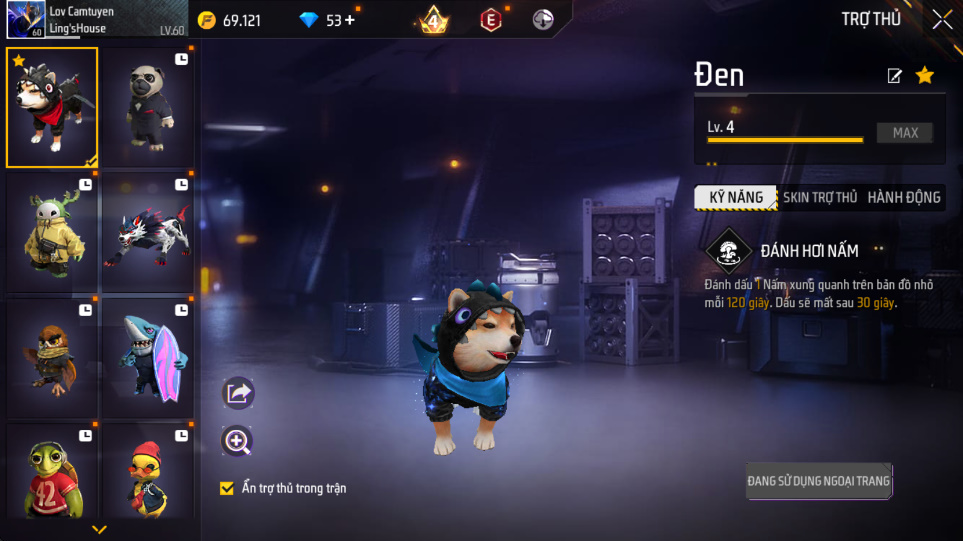
Task: Click the ĐÁNH HƠI NẤM skill icon
Action: coord(728,252)
